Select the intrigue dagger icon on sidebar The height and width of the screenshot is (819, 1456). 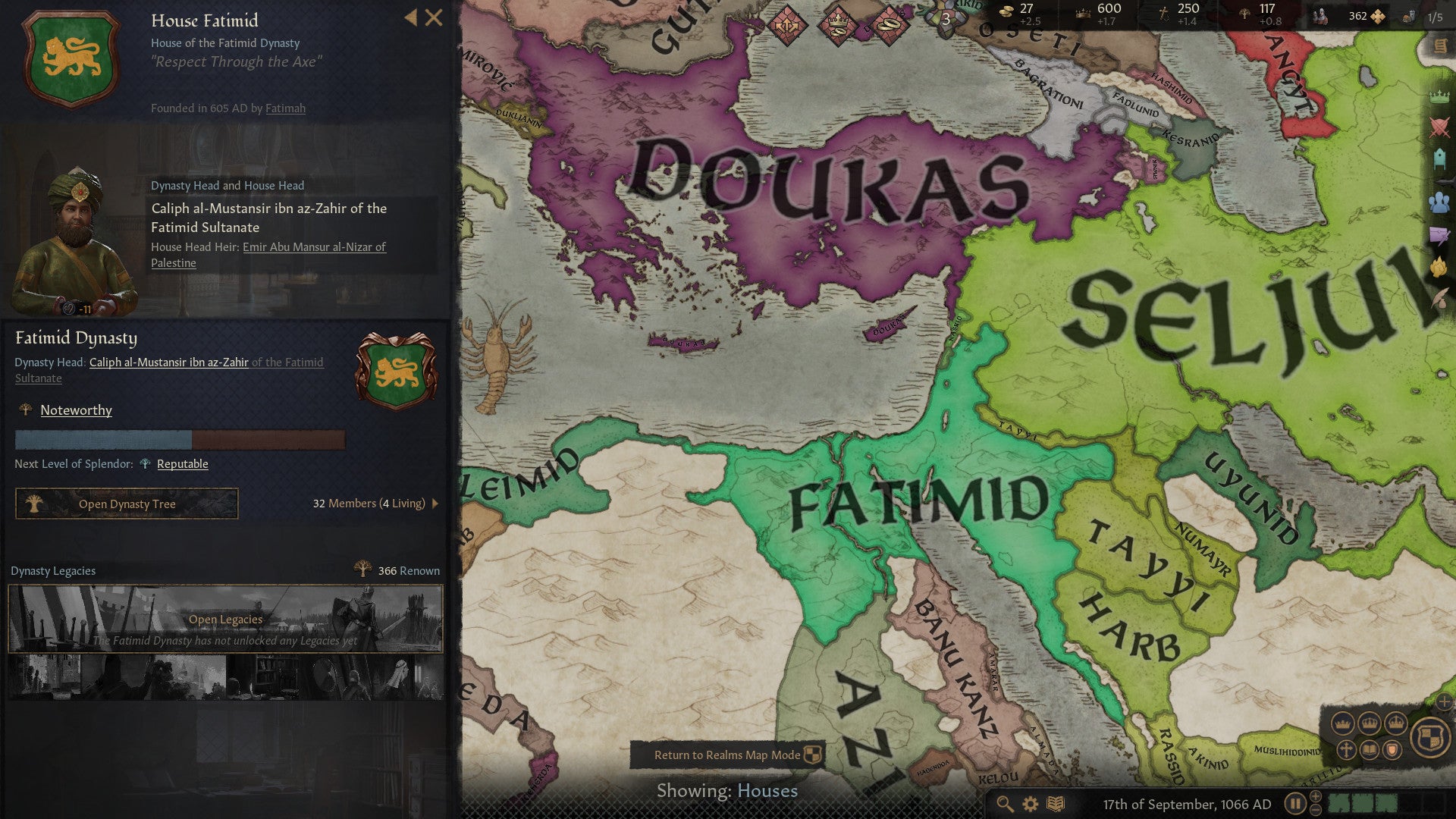pyautogui.click(x=1439, y=234)
